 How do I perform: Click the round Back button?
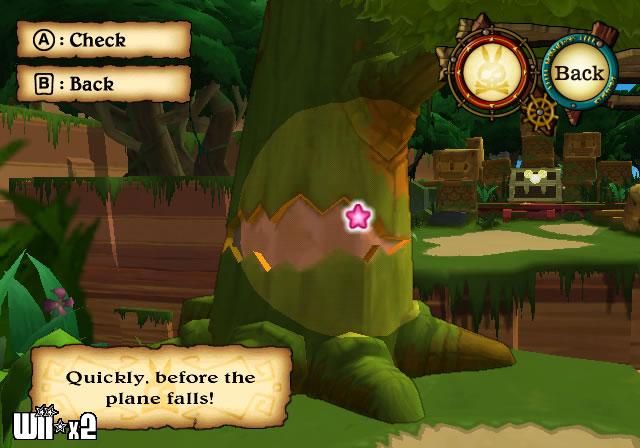pos(579,73)
